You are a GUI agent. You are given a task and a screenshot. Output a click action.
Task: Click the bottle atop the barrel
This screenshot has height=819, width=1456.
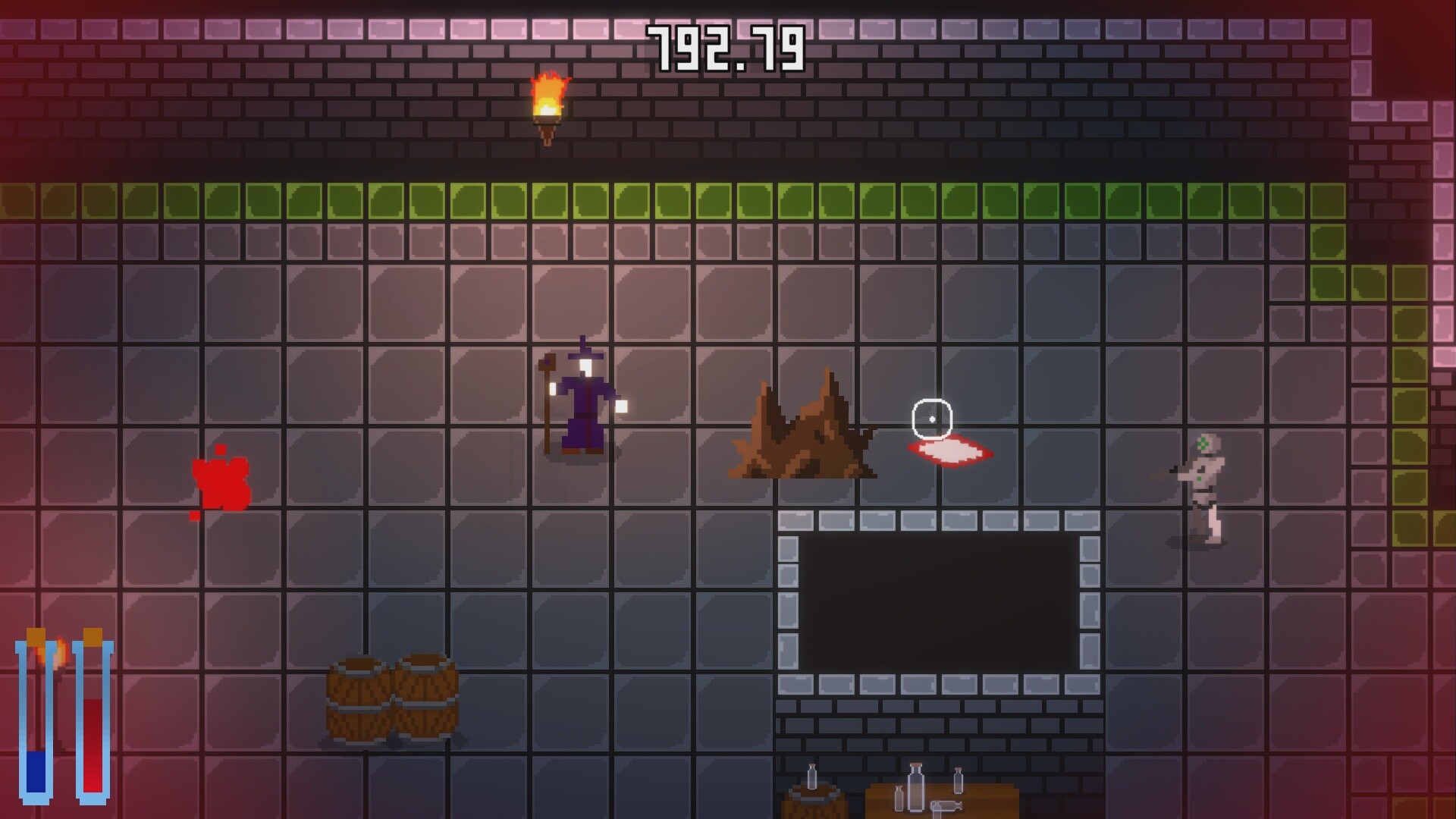click(811, 777)
